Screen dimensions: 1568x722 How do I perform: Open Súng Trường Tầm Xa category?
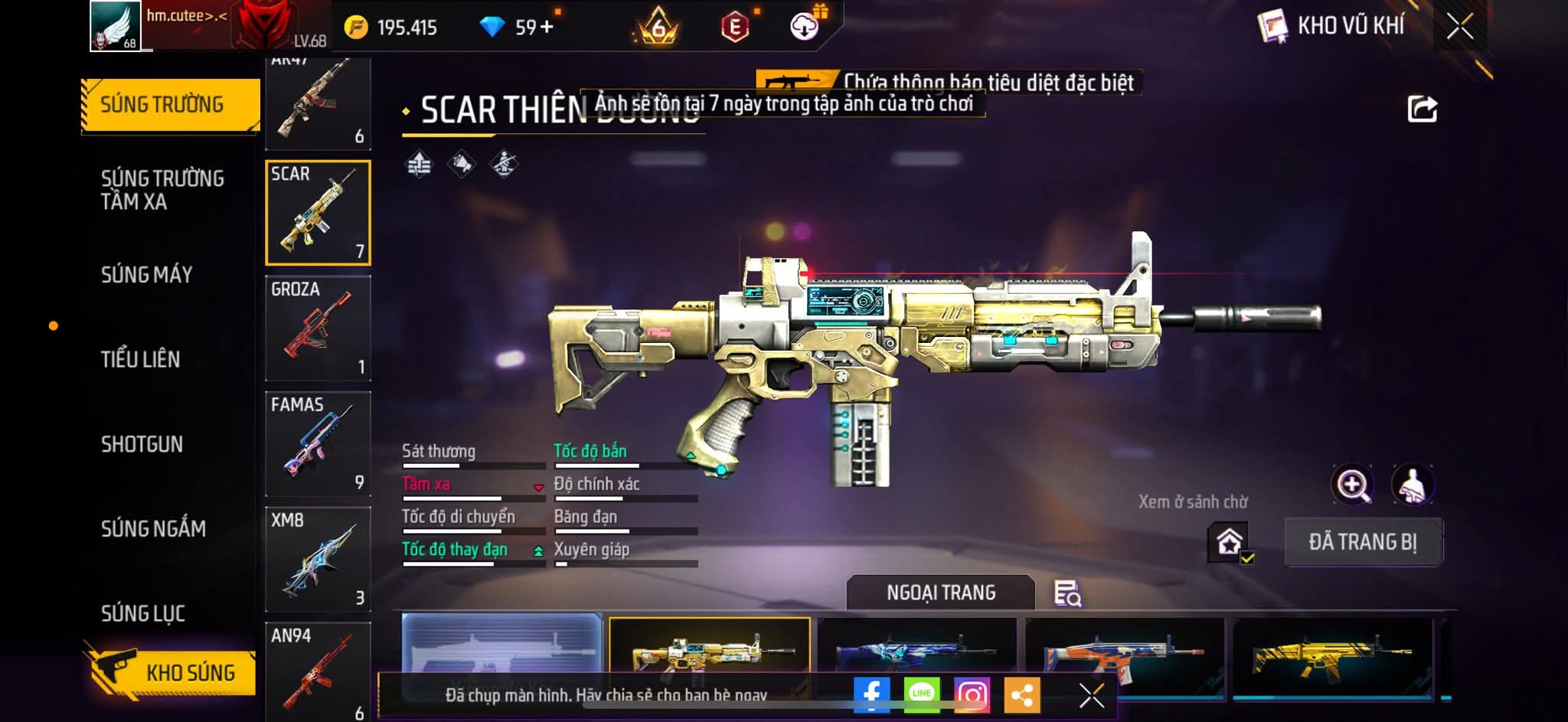coord(162,190)
